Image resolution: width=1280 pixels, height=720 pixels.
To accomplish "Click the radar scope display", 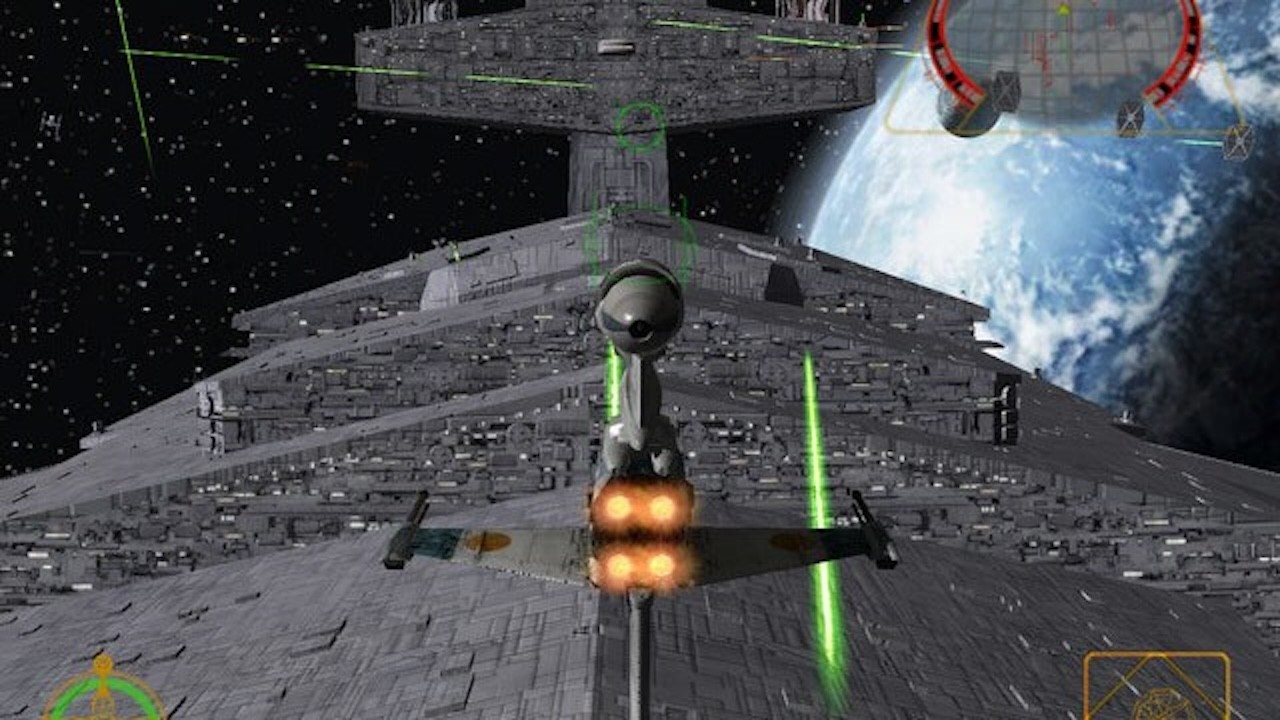I will pyautogui.click(x=1062, y=52).
